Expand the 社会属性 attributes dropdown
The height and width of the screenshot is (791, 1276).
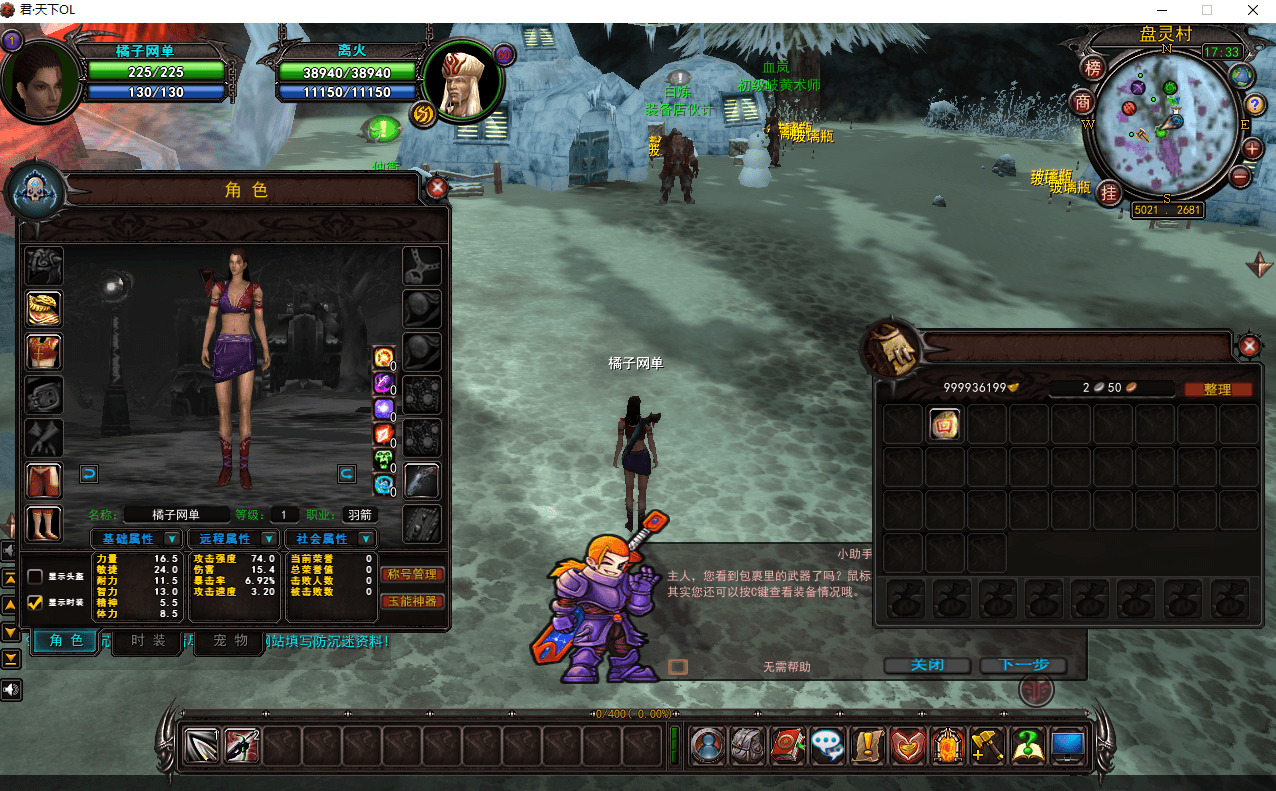click(x=366, y=539)
